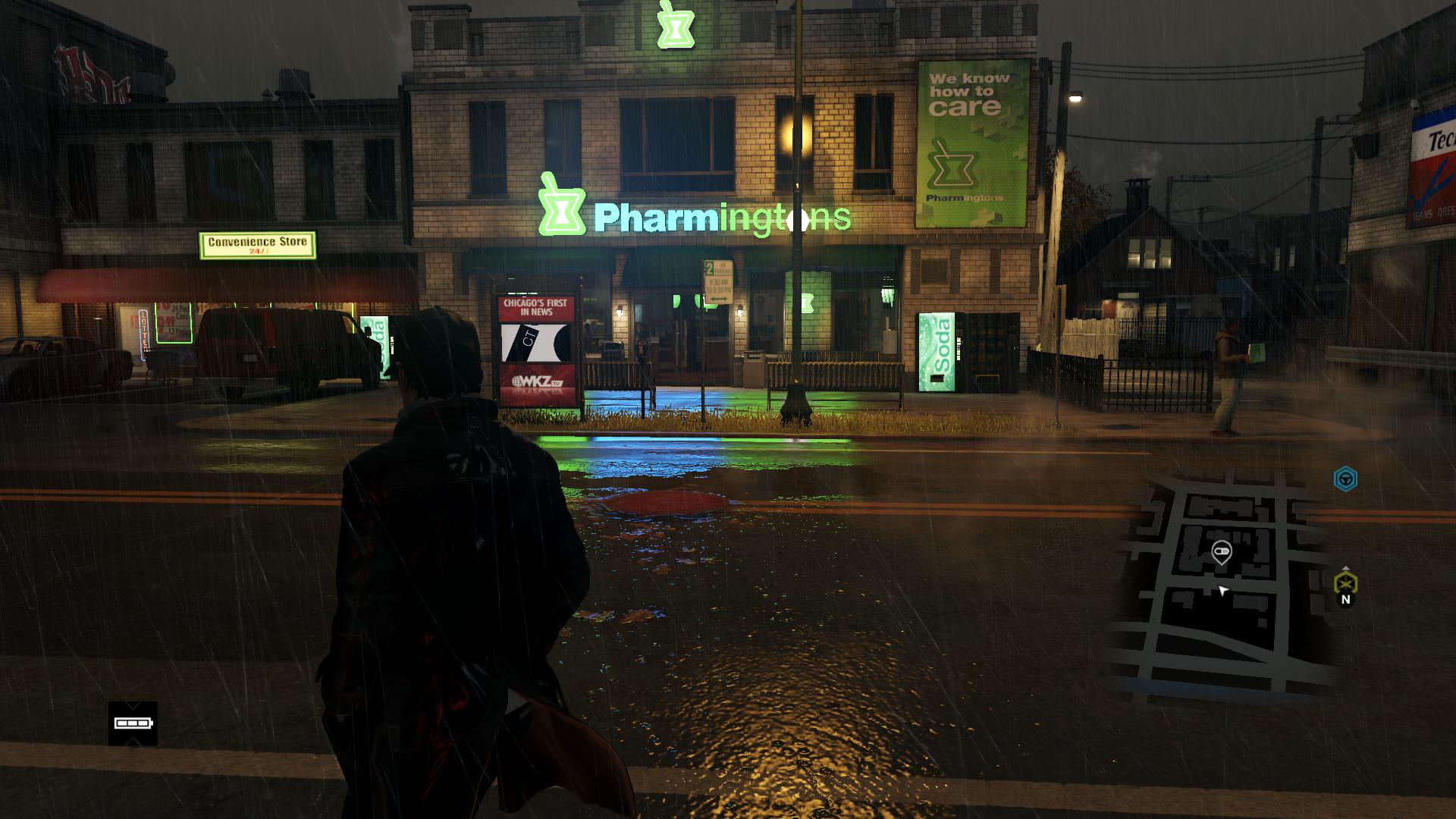1456x819 pixels.
Task: Select the yellow hexagon marker above the compass
Action: (x=1345, y=582)
